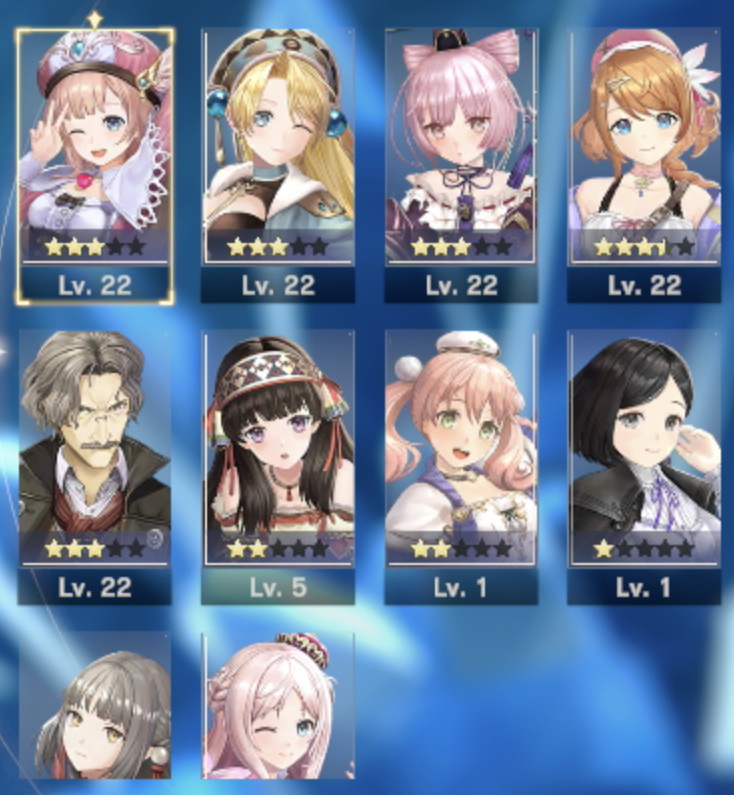The height and width of the screenshot is (795, 734).
Task: Choose the short black-haired girl card
Action: 644,462
